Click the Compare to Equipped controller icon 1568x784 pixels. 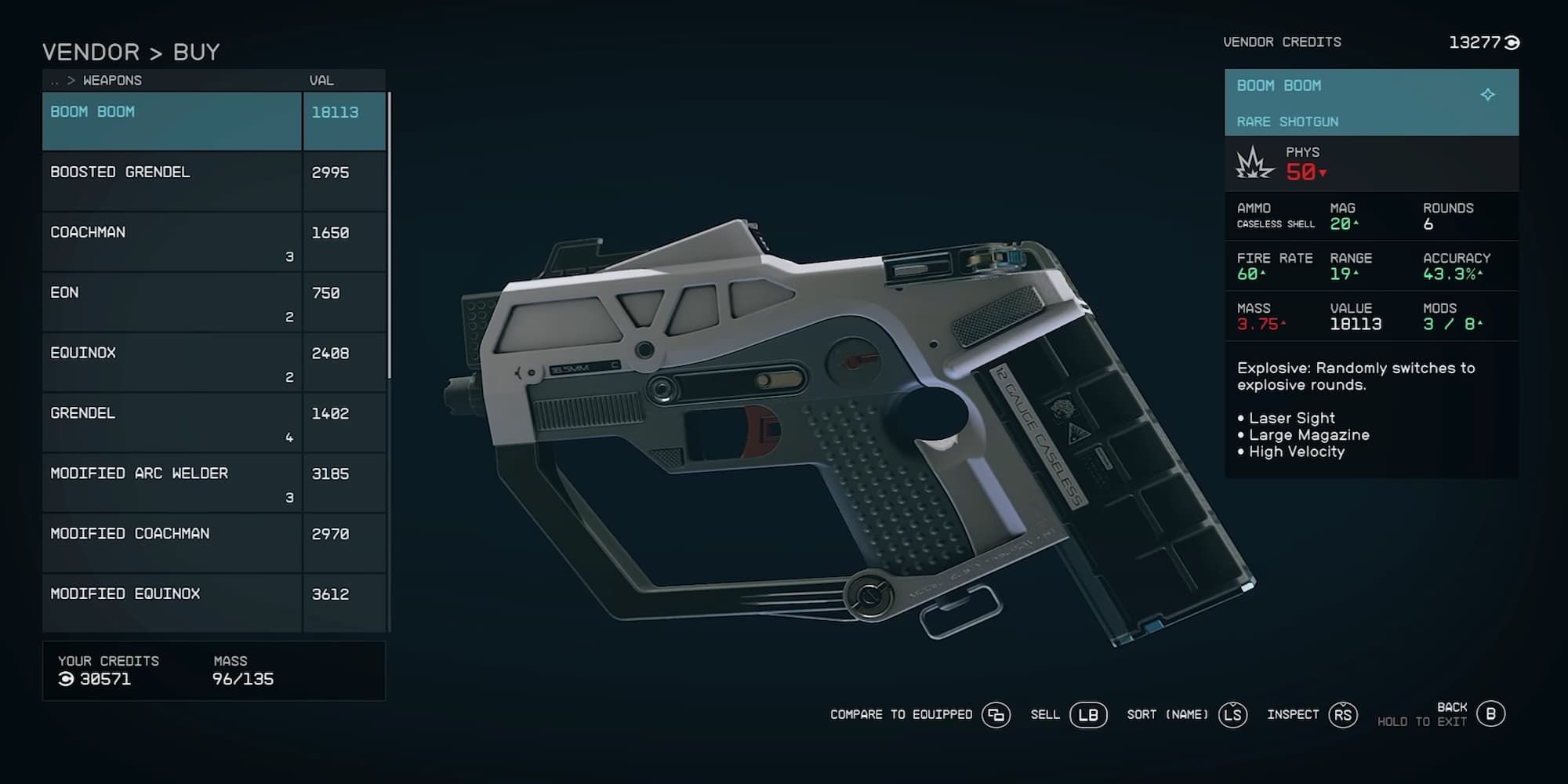click(x=997, y=715)
